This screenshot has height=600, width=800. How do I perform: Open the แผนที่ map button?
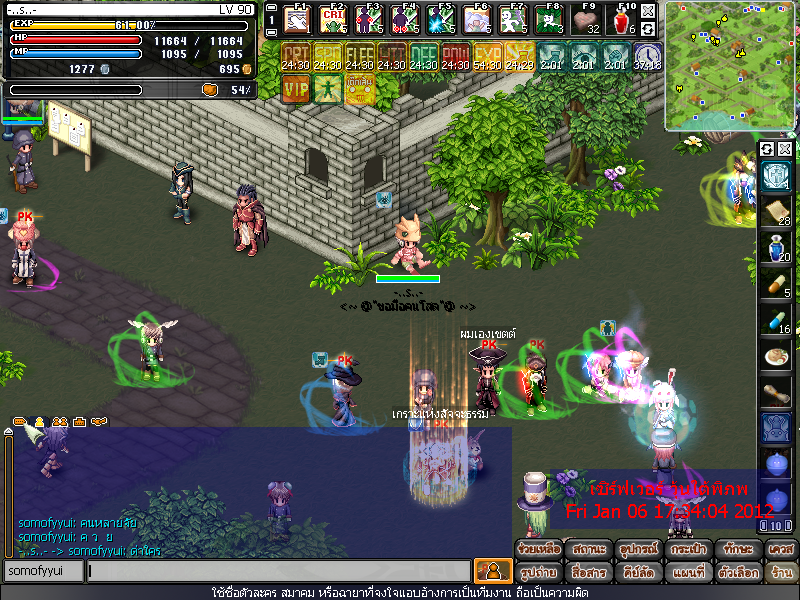point(687,573)
